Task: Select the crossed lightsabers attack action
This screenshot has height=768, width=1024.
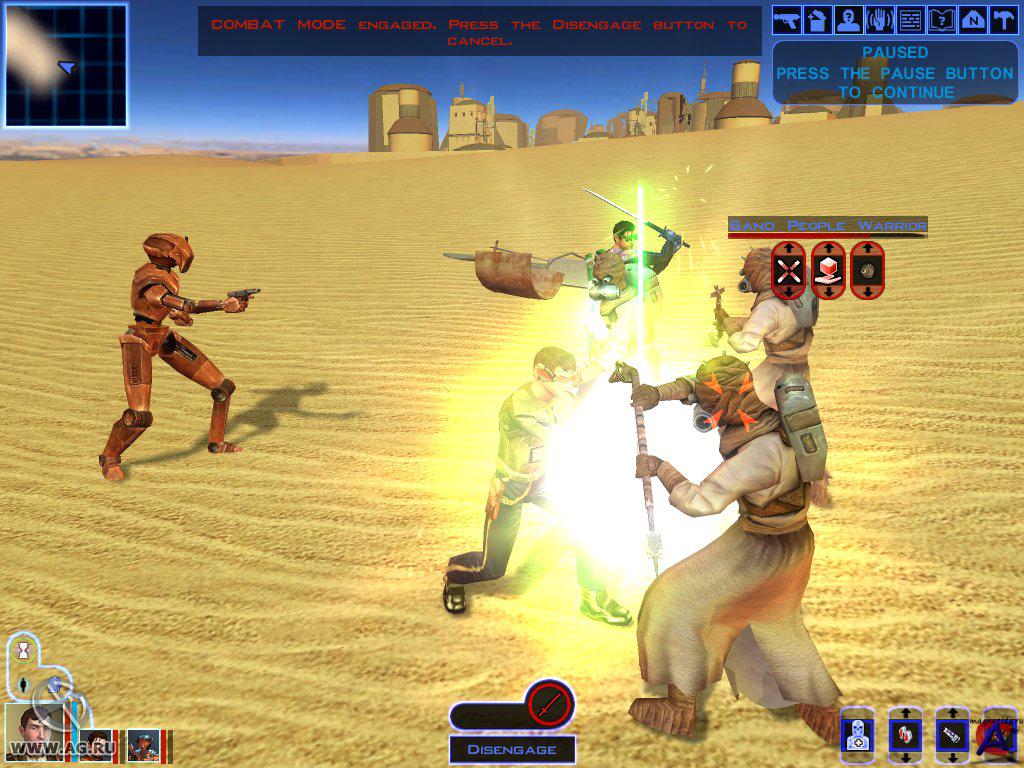Action: 789,270
